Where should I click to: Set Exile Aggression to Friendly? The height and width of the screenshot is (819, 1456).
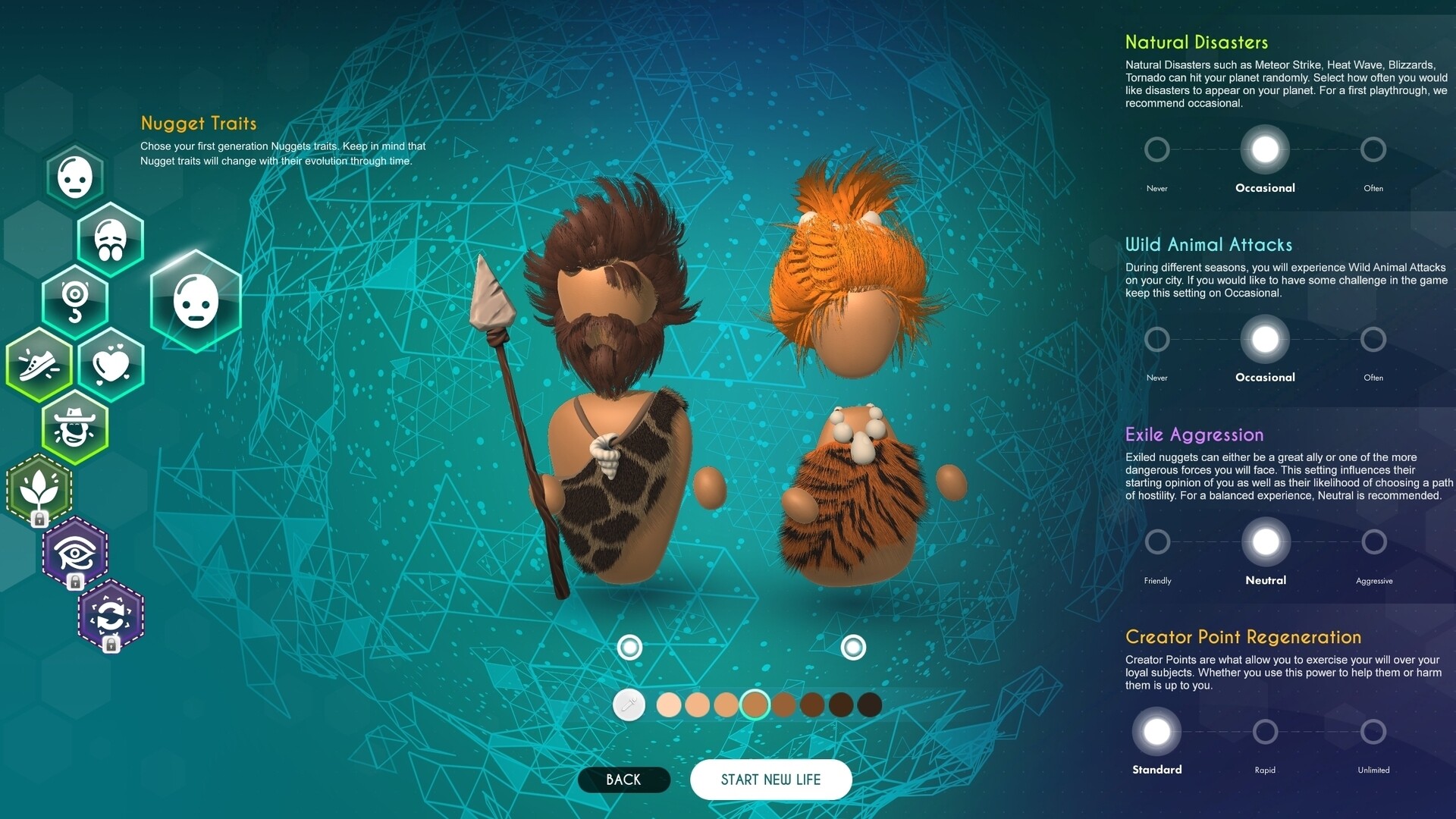1156,541
